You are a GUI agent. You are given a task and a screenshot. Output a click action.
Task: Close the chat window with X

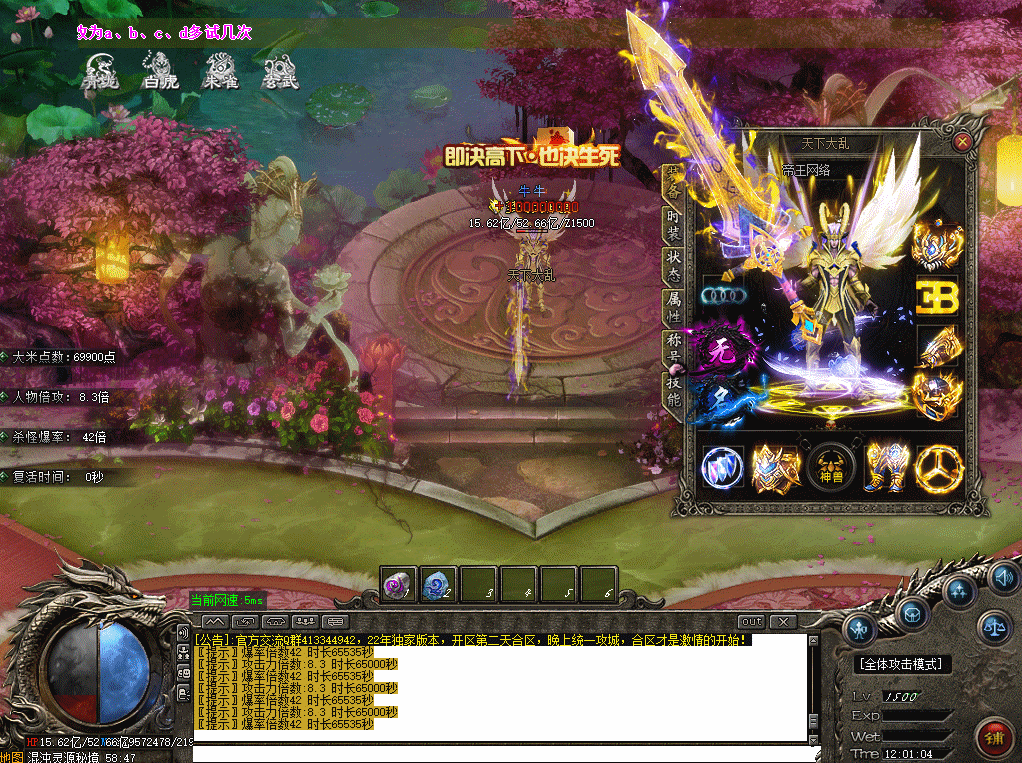(x=782, y=622)
